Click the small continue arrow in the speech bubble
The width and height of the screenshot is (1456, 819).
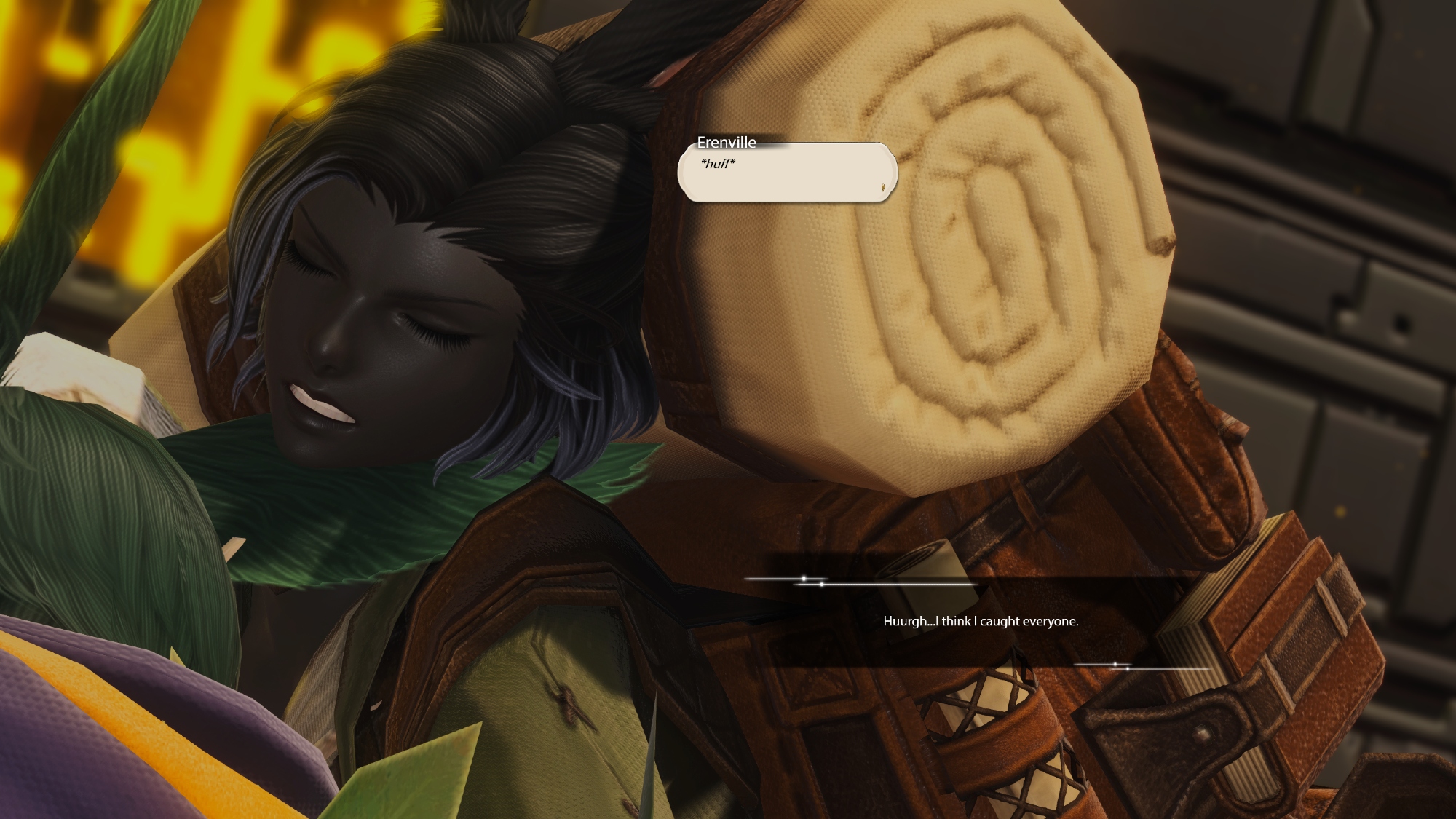(x=883, y=188)
